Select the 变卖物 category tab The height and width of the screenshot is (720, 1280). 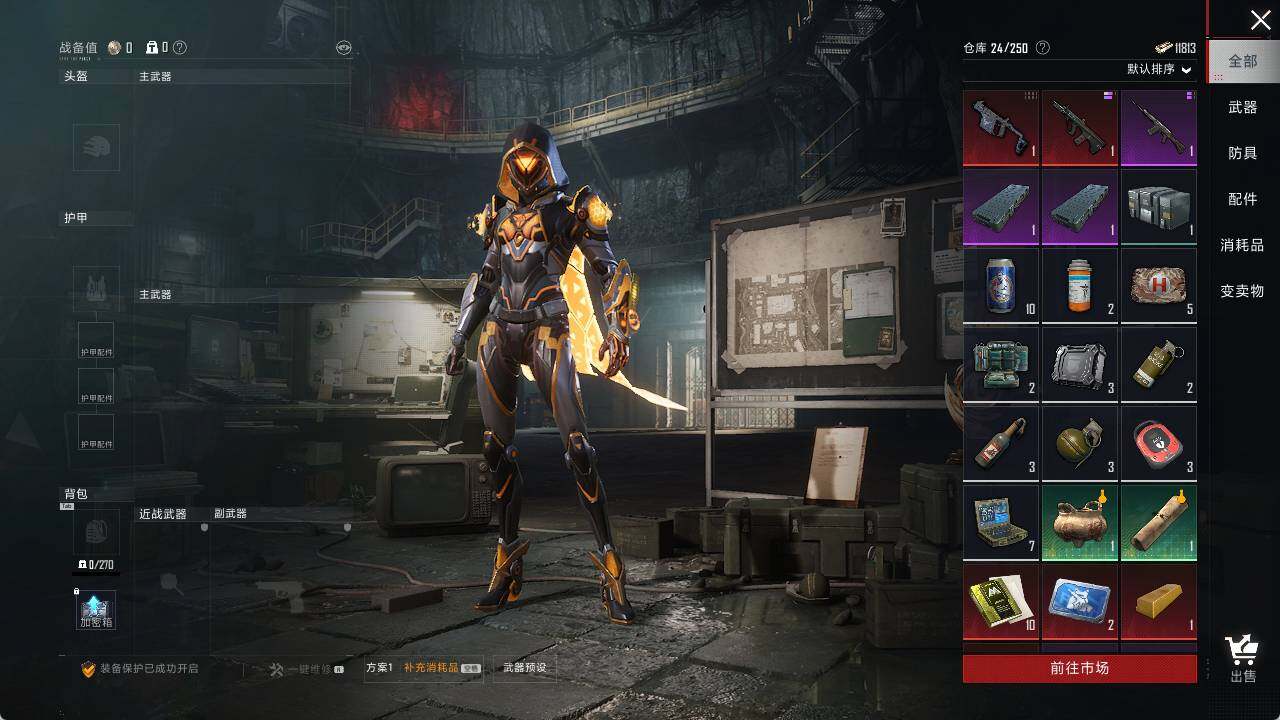click(1242, 291)
